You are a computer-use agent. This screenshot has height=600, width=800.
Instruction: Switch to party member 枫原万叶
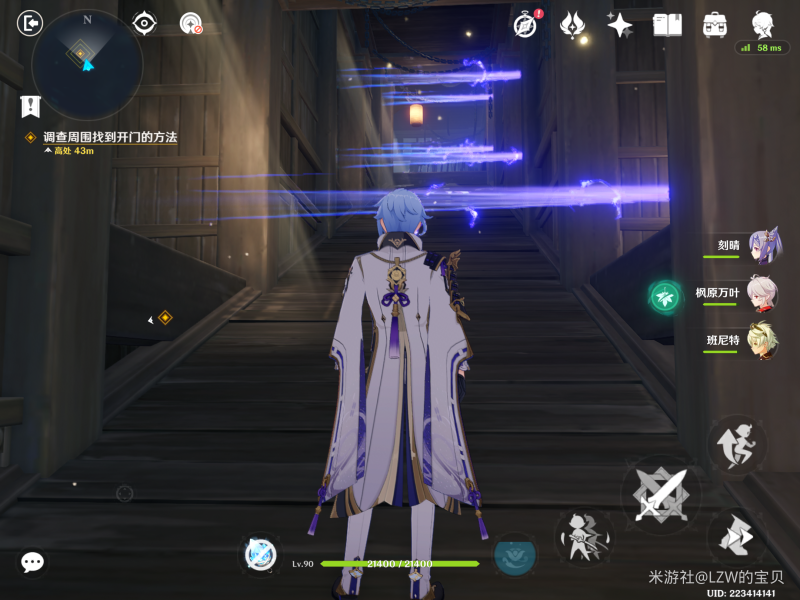(x=762, y=293)
